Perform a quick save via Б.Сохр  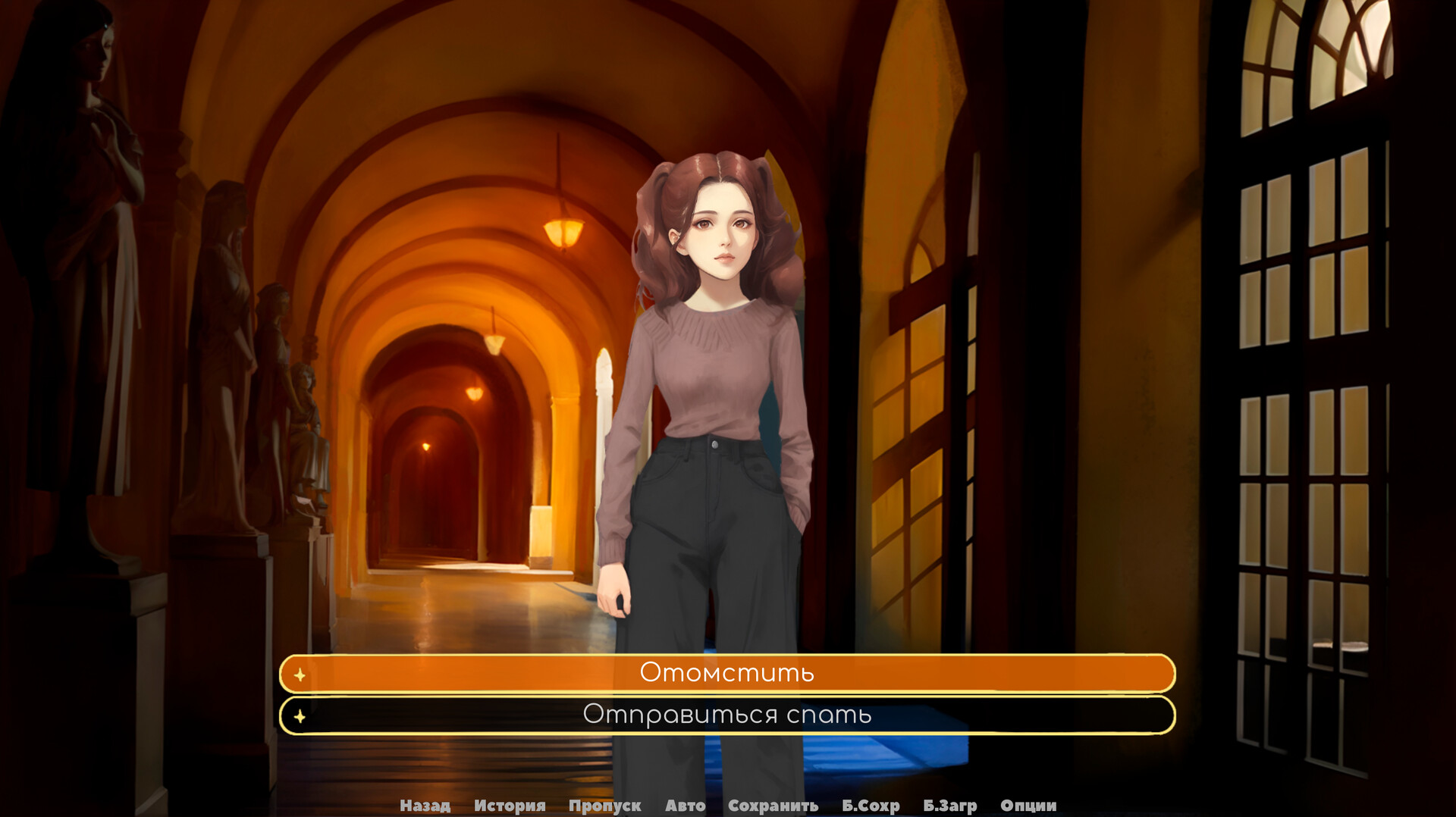[x=871, y=806]
